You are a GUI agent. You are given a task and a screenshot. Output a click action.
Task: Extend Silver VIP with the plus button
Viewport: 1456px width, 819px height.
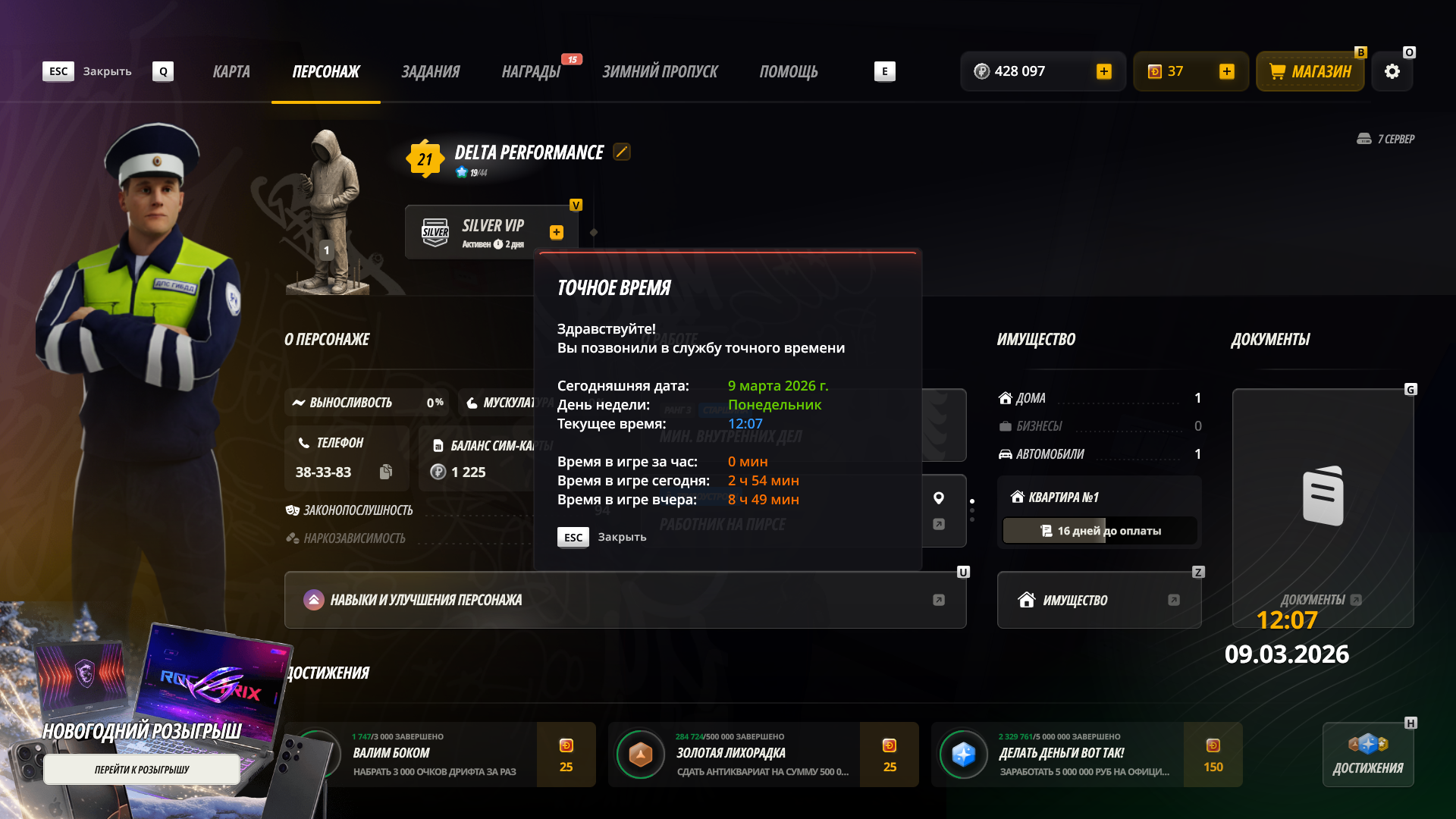[x=557, y=233]
